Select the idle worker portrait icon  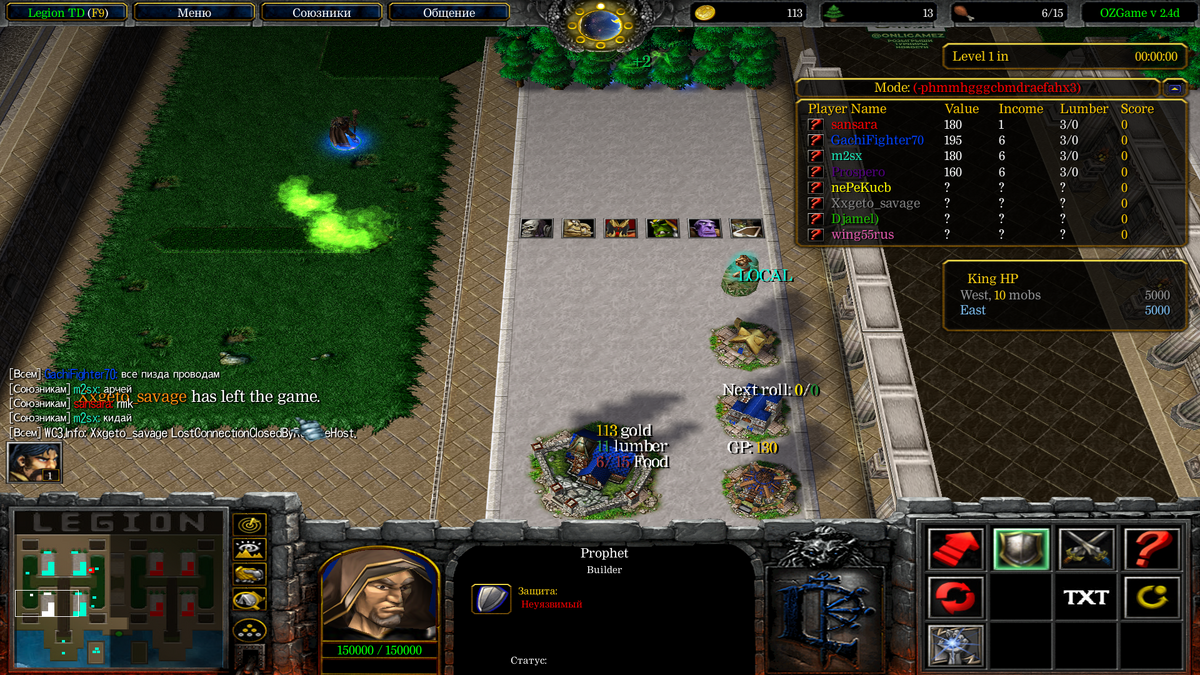coord(34,462)
